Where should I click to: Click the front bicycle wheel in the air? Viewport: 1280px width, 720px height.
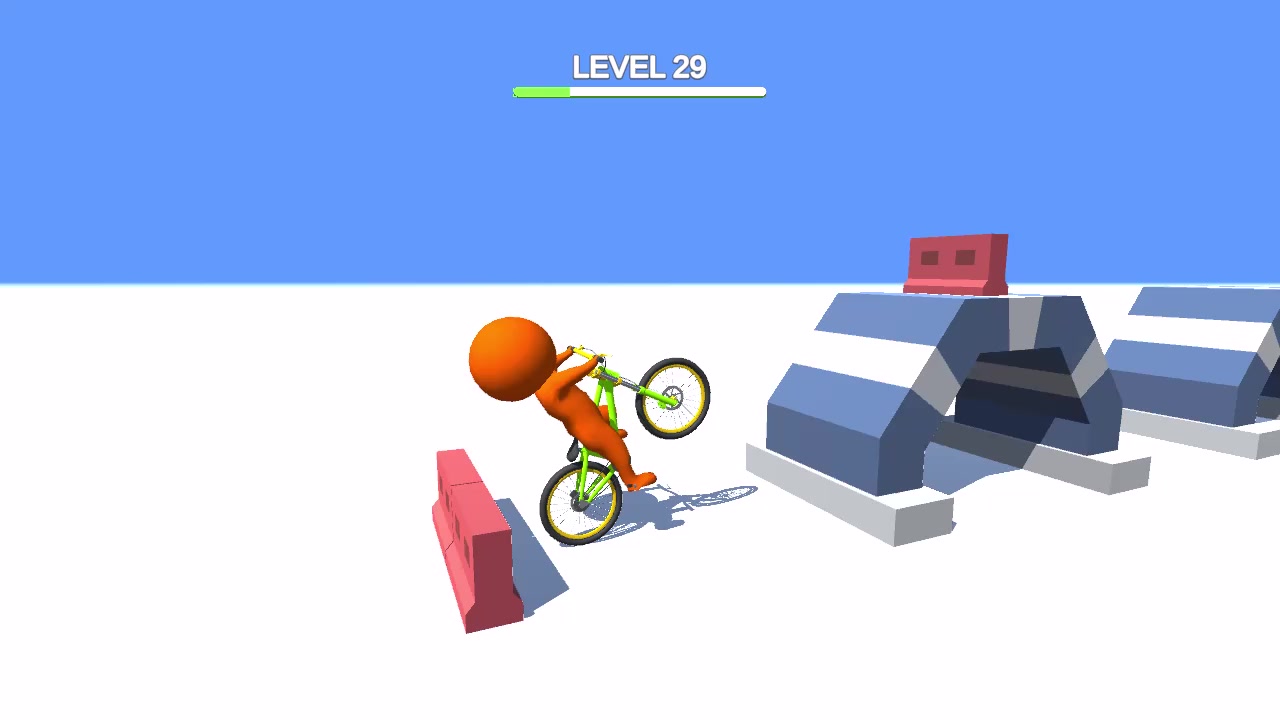tap(672, 397)
